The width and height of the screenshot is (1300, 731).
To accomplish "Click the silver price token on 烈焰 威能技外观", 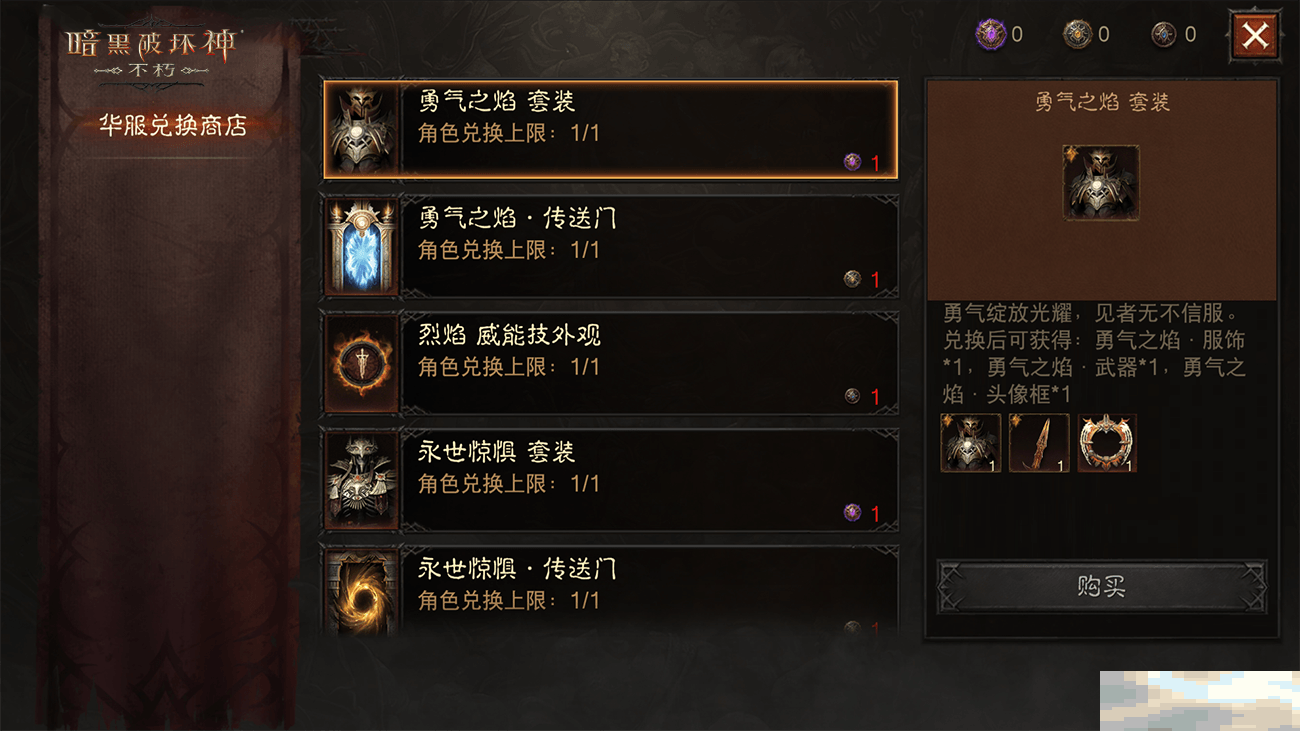I will click(851, 396).
